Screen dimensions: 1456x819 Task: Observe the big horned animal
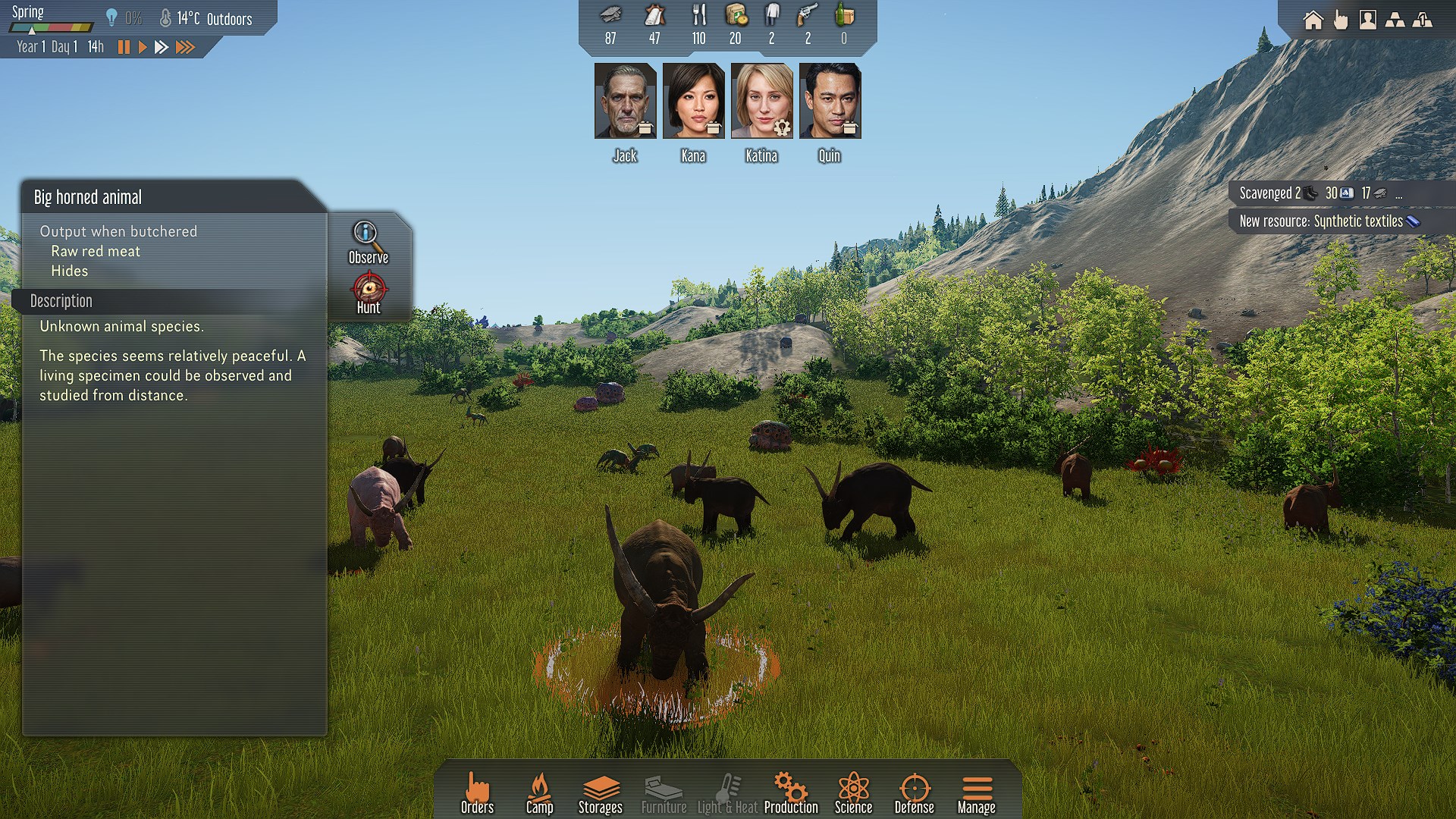(x=368, y=242)
